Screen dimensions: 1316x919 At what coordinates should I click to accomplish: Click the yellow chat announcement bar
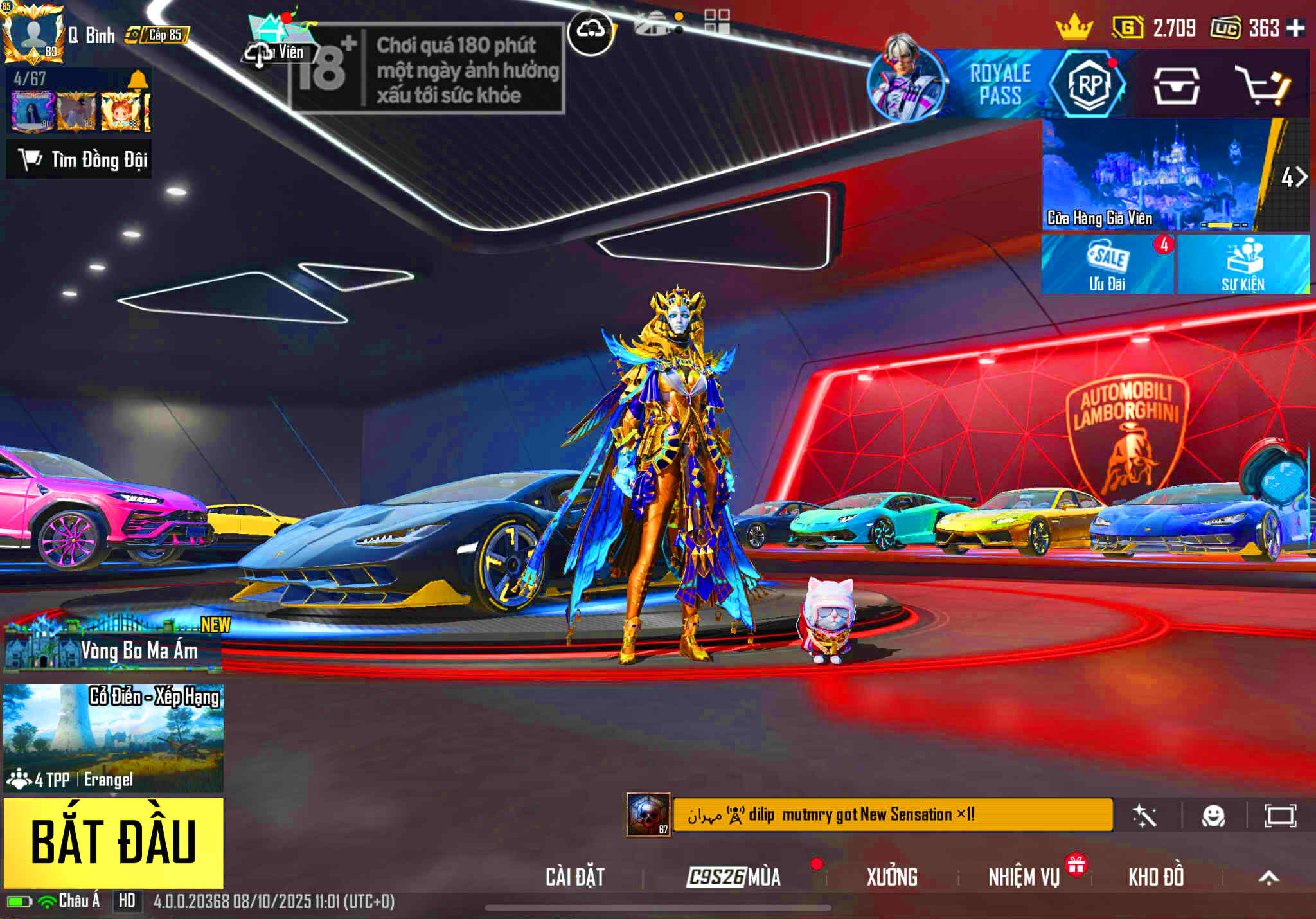pyautogui.click(x=893, y=815)
